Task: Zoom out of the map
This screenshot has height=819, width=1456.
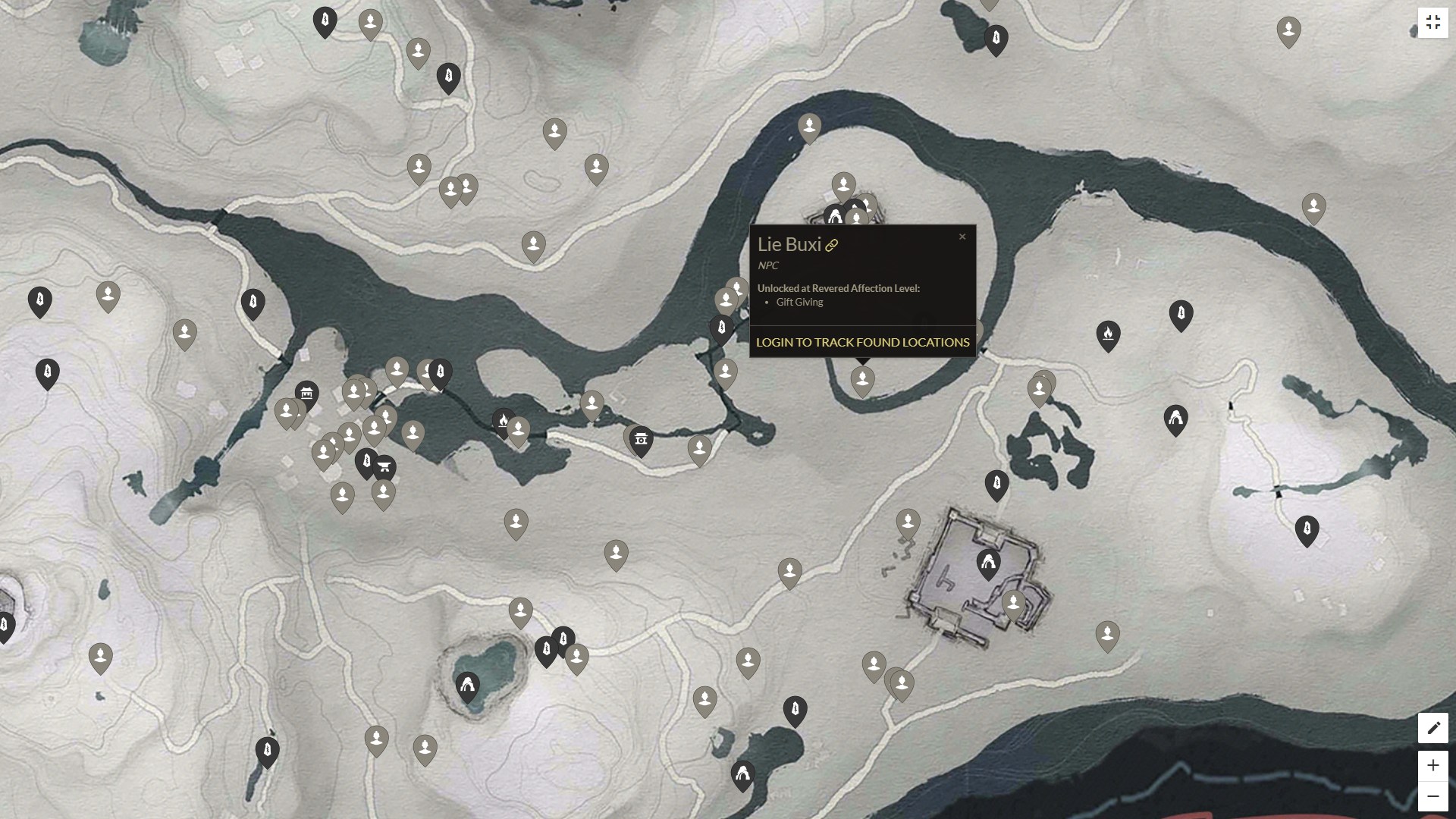Action: pyautogui.click(x=1432, y=796)
